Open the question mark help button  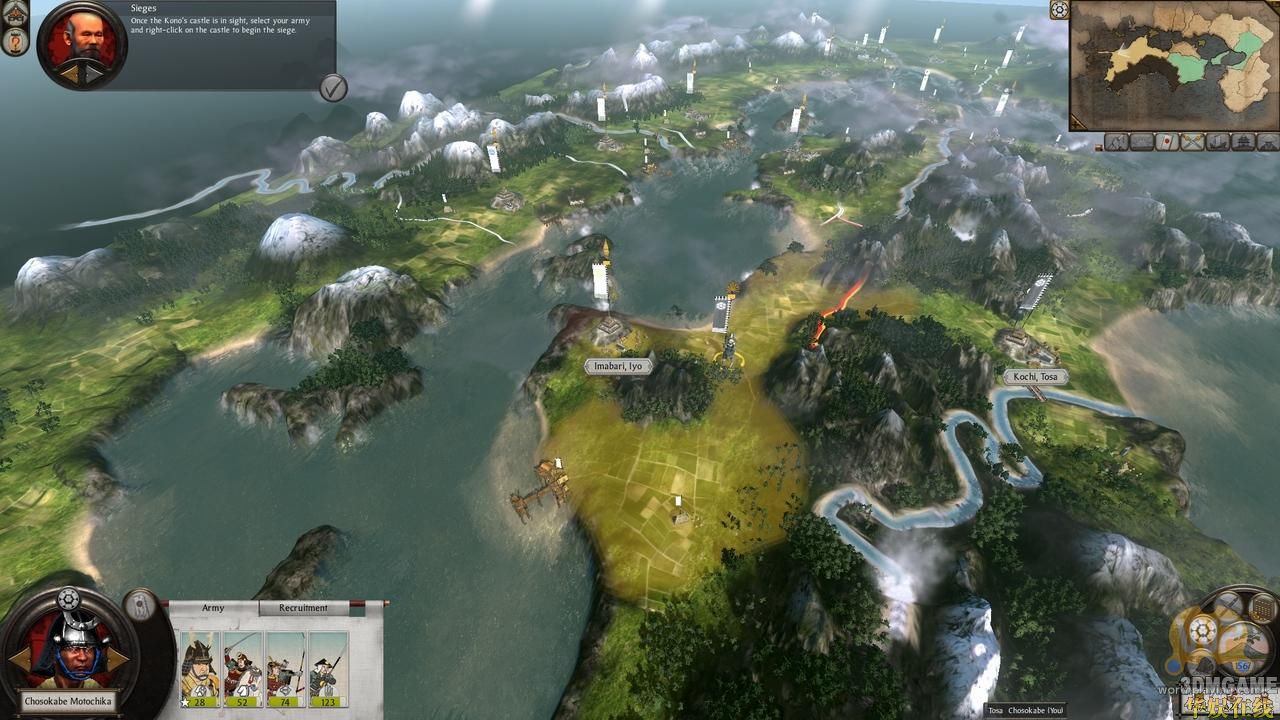15,41
